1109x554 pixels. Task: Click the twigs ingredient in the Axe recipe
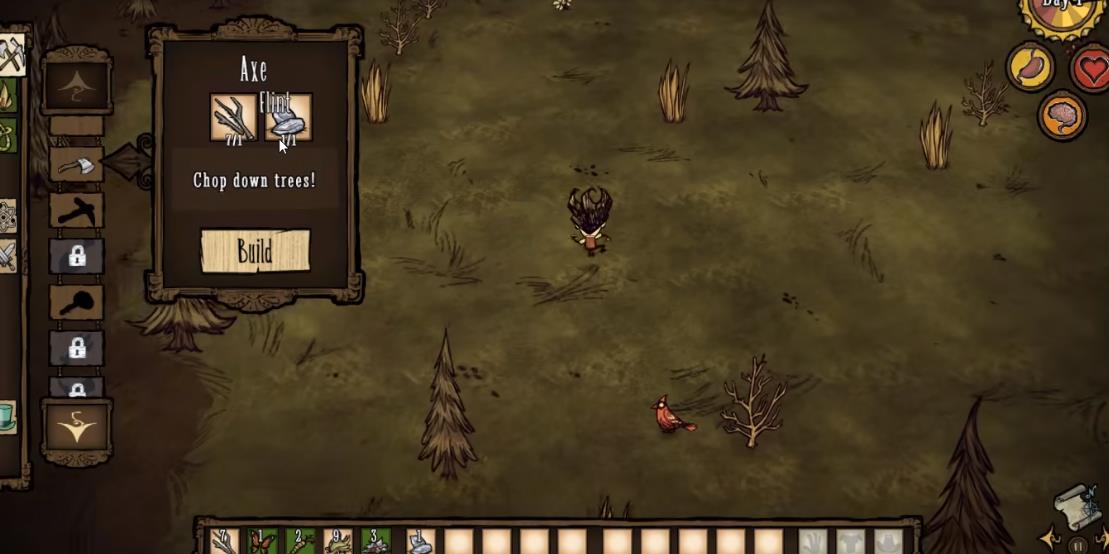(x=233, y=118)
